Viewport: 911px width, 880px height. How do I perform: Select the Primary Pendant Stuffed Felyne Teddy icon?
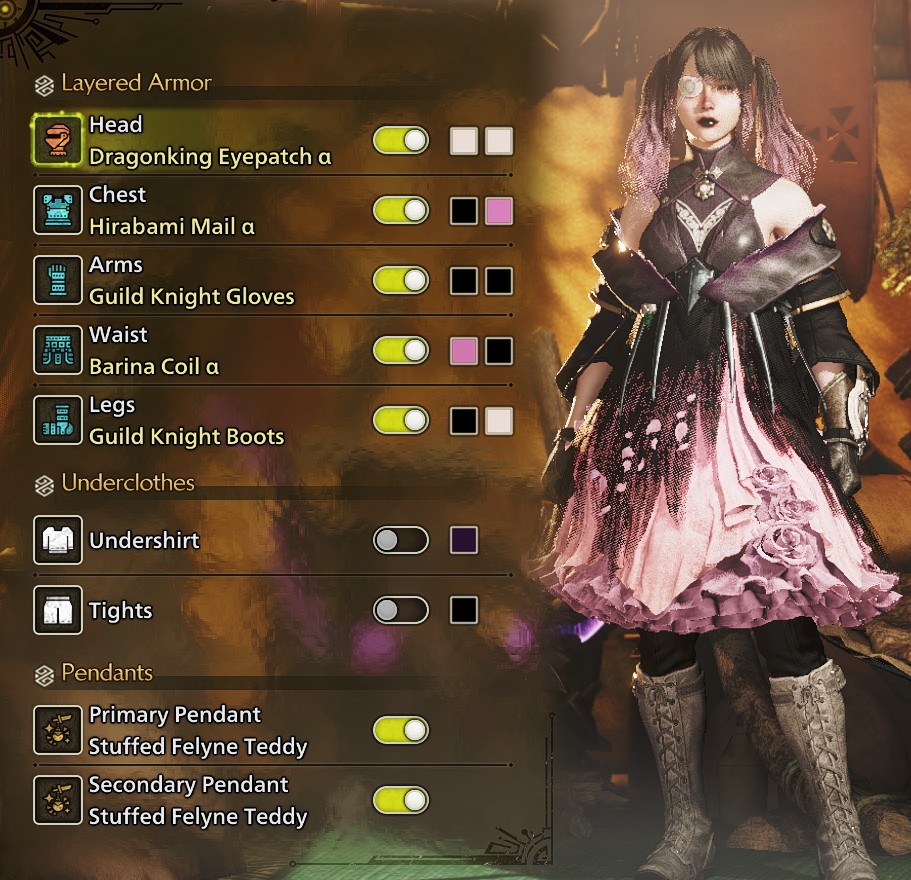pos(56,730)
